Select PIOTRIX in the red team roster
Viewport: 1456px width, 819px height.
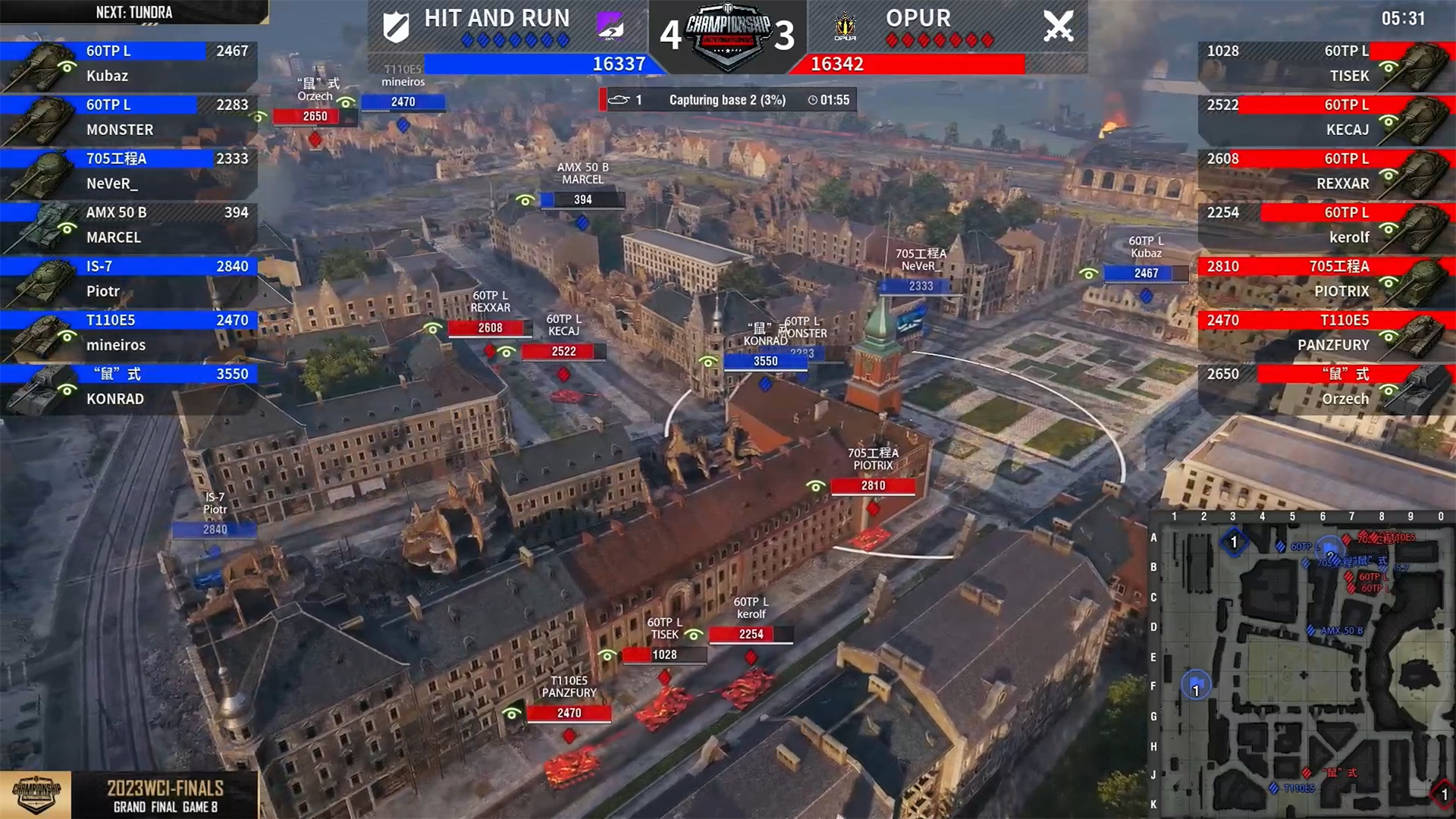click(1326, 279)
